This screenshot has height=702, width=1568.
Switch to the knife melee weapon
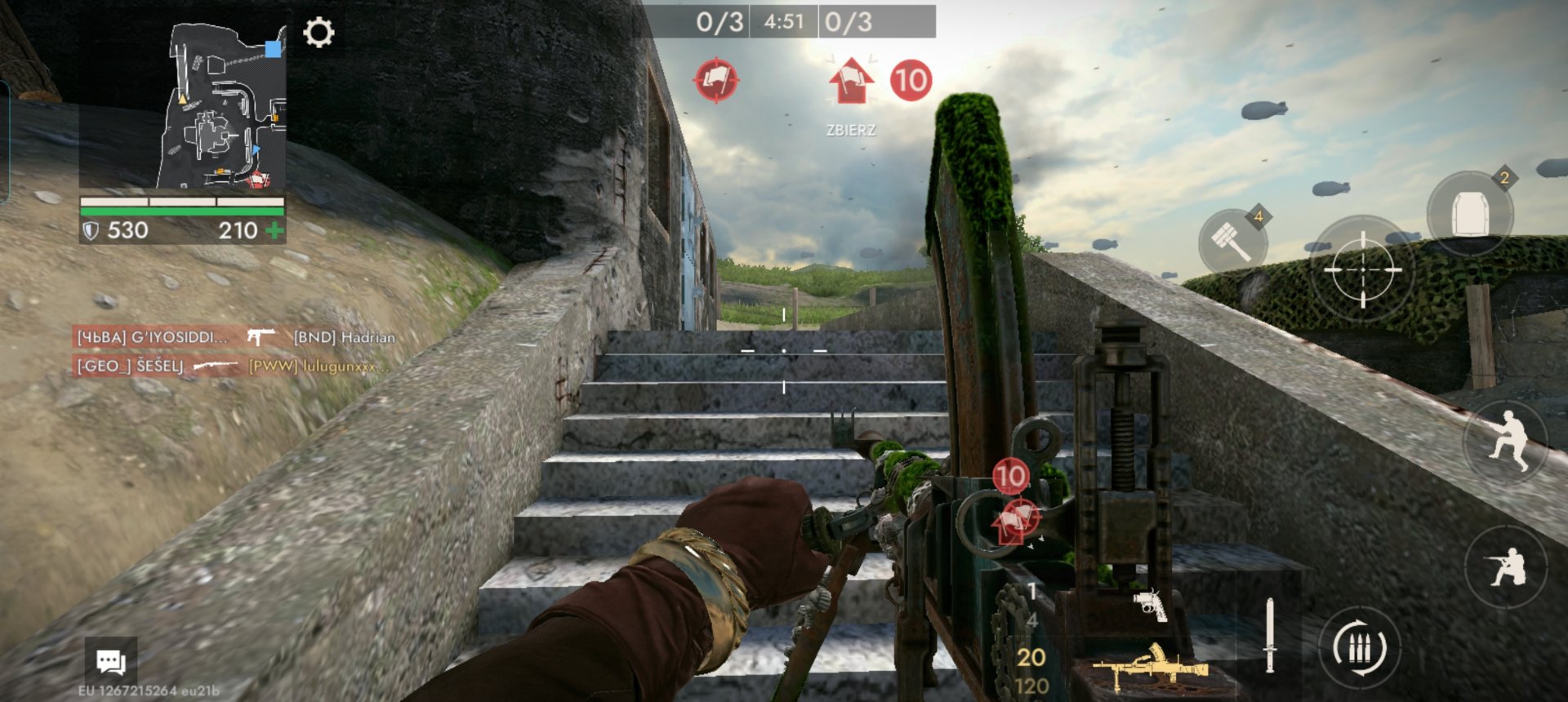click(1269, 635)
